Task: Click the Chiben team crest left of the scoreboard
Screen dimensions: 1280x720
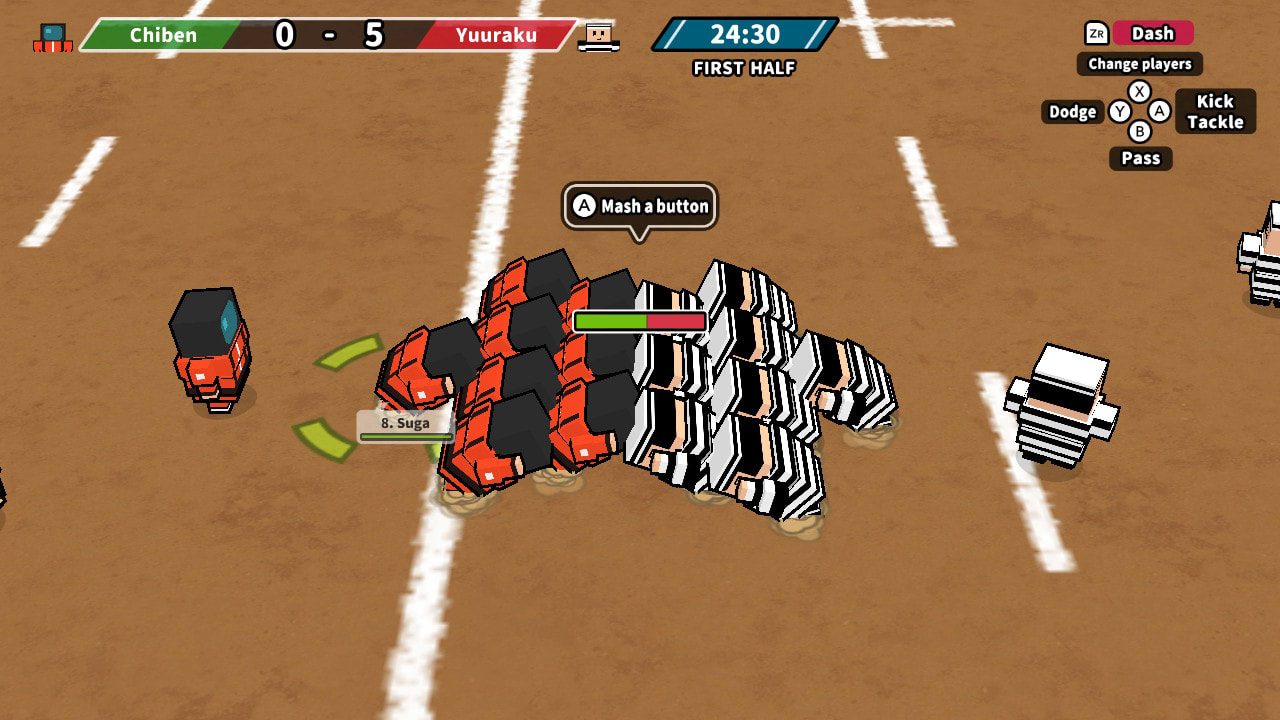Action: click(x=53, y=35)
